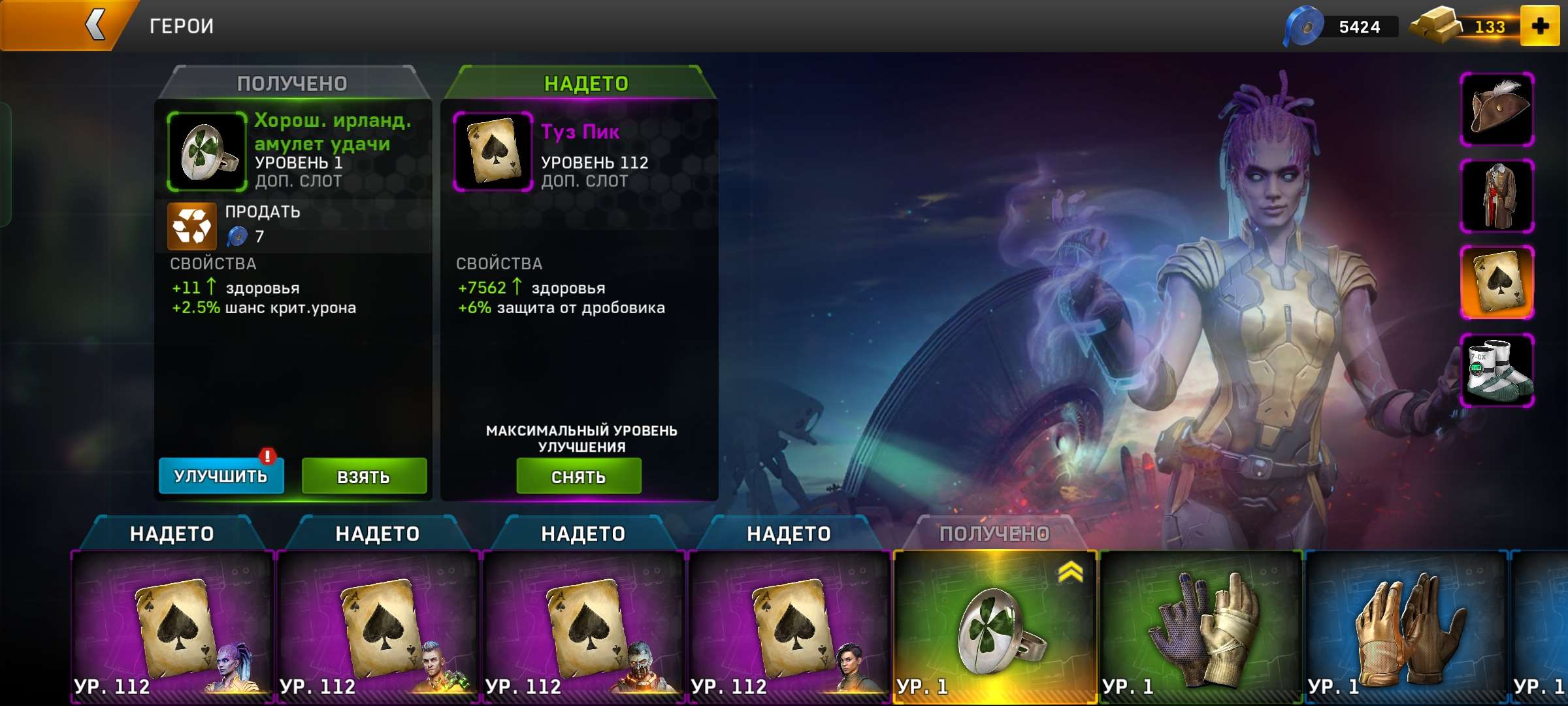Select the green fingerless gloves item card
This screenshot has width=1568, height=706.
pos(1201,626)
